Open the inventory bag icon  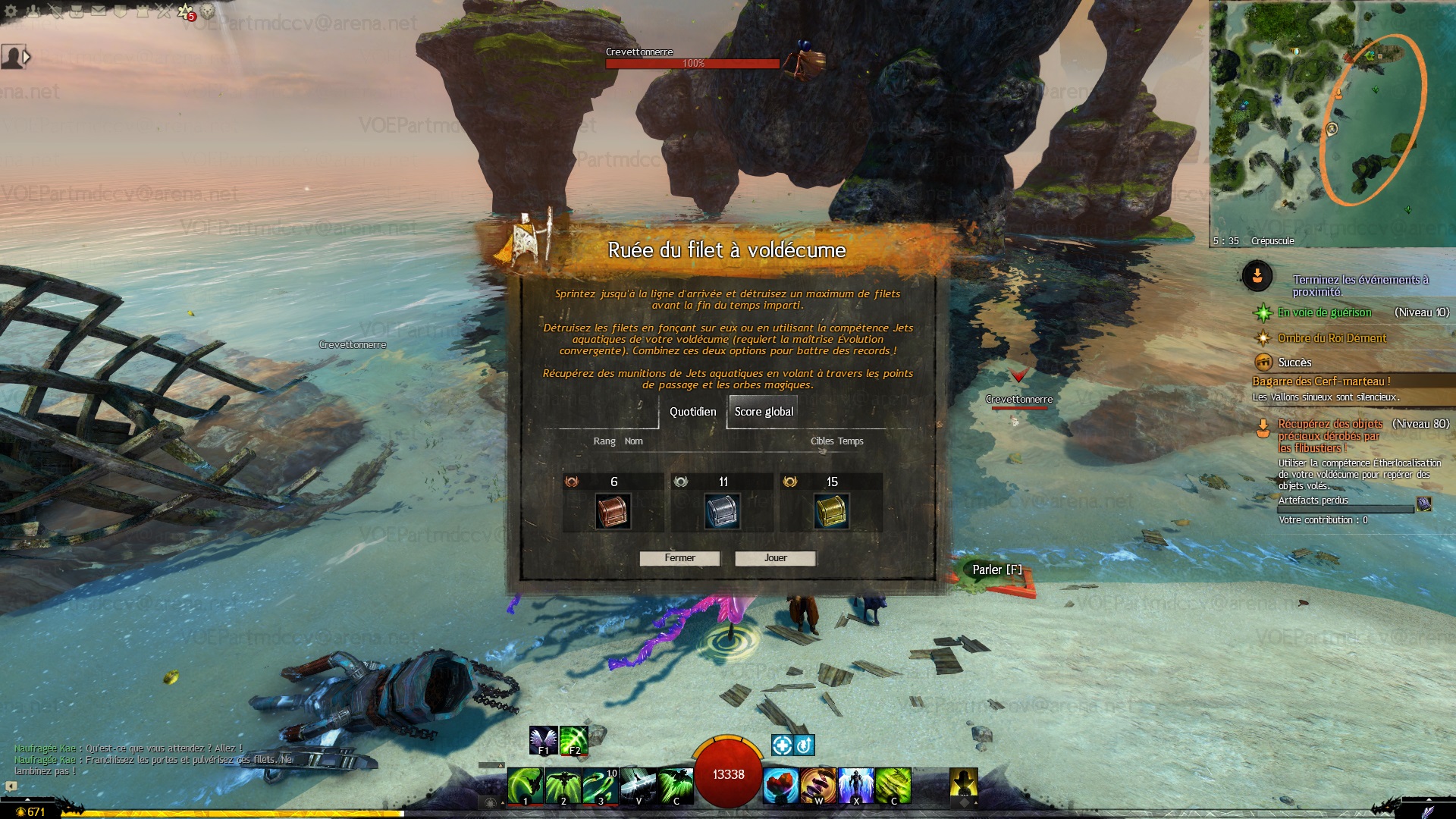pos(77,11)
